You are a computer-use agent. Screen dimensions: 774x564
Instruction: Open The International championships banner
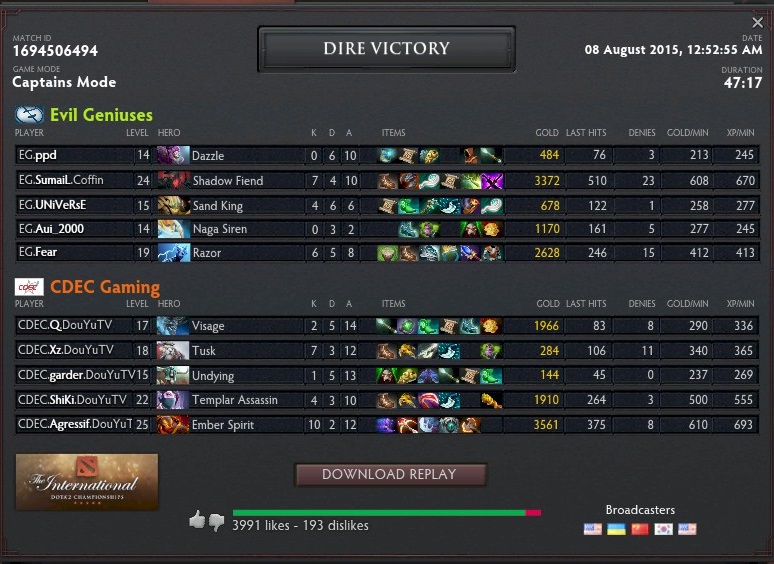pos(87,482)
